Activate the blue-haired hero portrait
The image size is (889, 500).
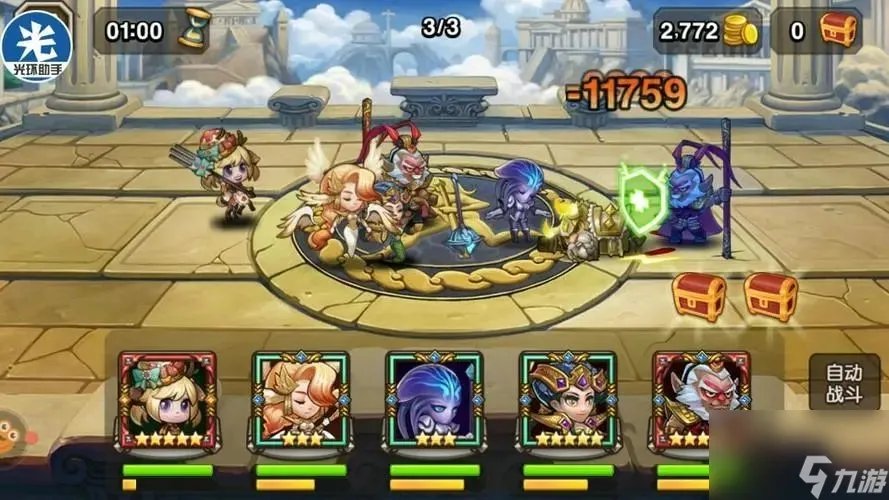click(x=434, y=400)
